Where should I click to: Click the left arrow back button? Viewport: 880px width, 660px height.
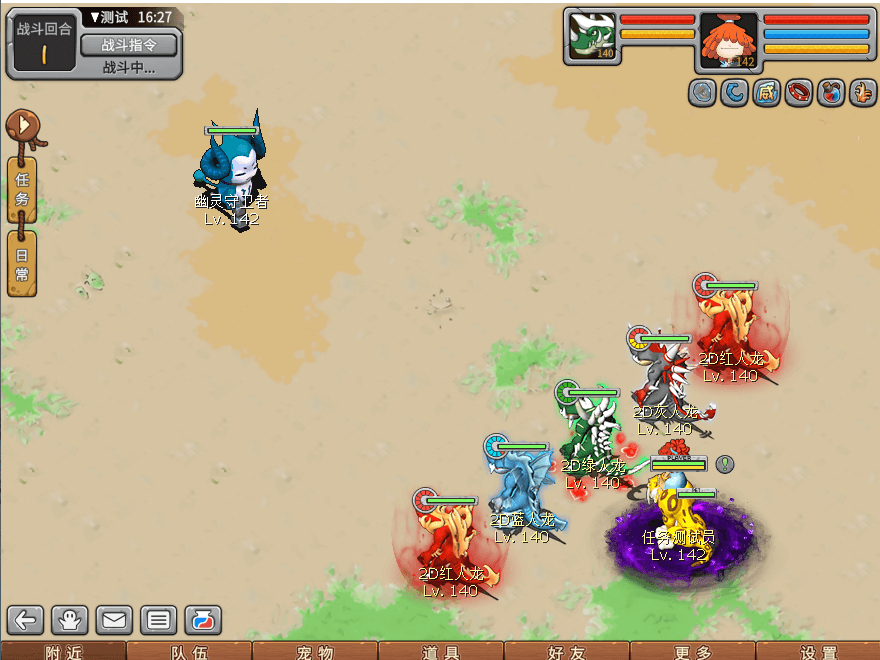point(25,620)
